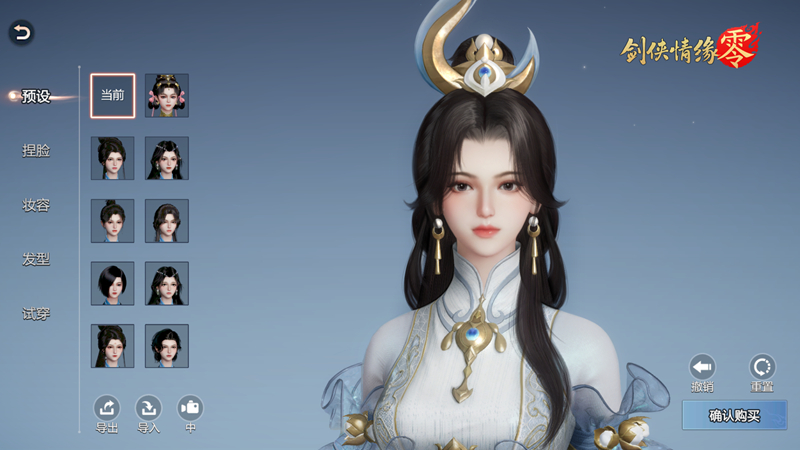Select the 当前 current preset tile
This screenshot has width=800, height=450.
[x=112, y=96]
